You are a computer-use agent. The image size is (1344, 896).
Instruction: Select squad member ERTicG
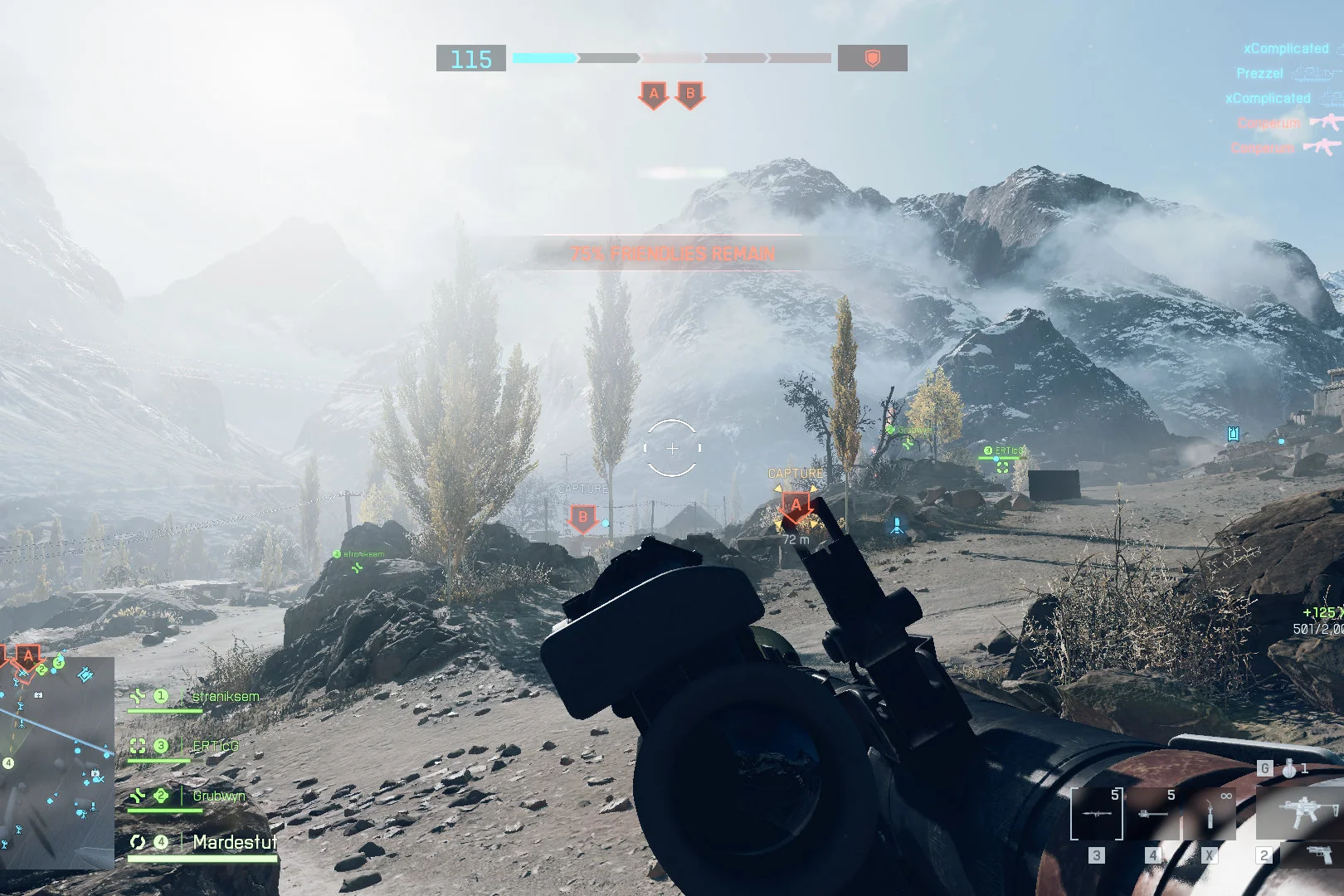(x=215, y=746)
